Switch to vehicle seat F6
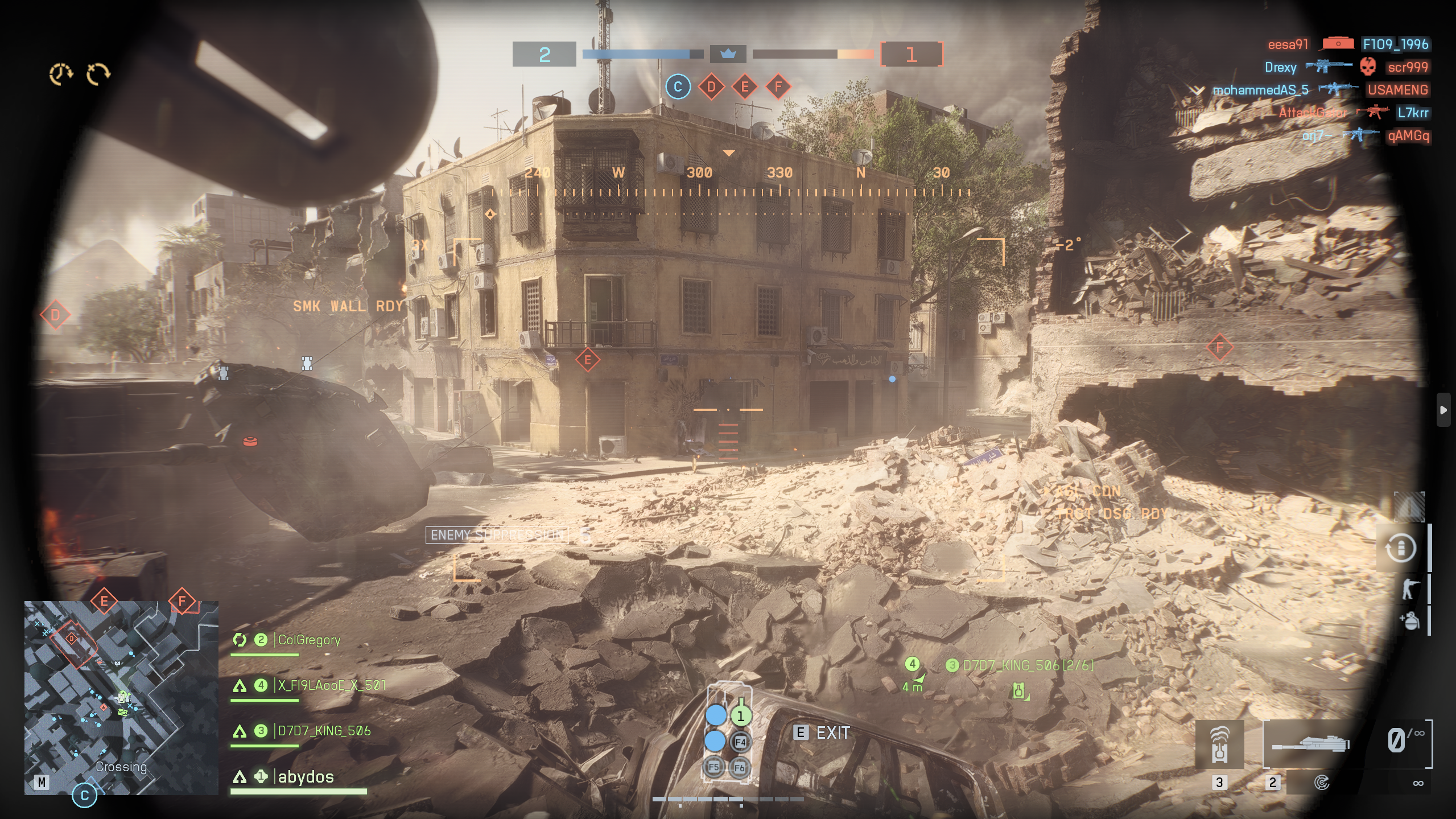Image resolution: width=1456 pixels, height=819 pixels. click(739, 768)
